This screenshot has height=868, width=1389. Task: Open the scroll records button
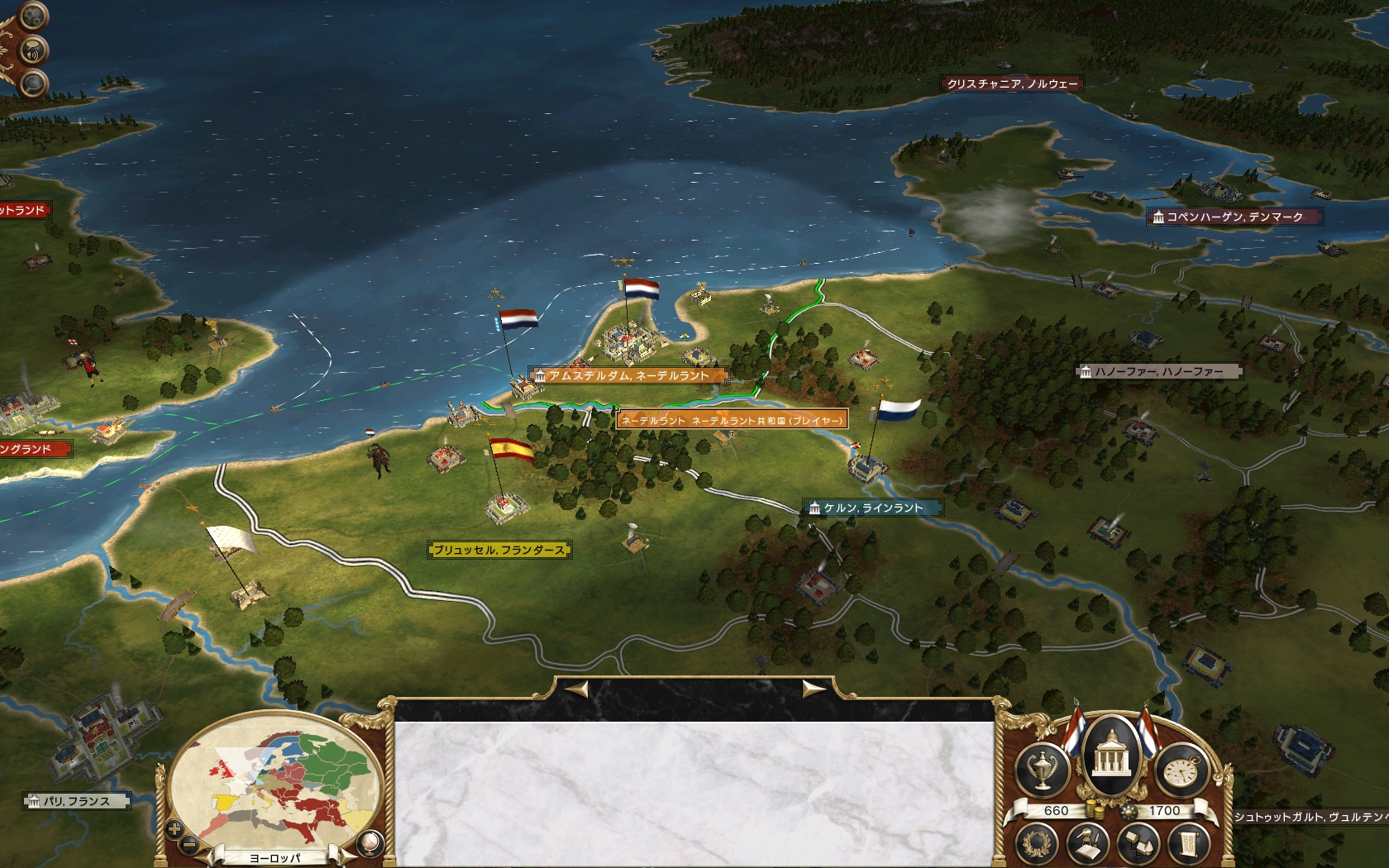1187,845
